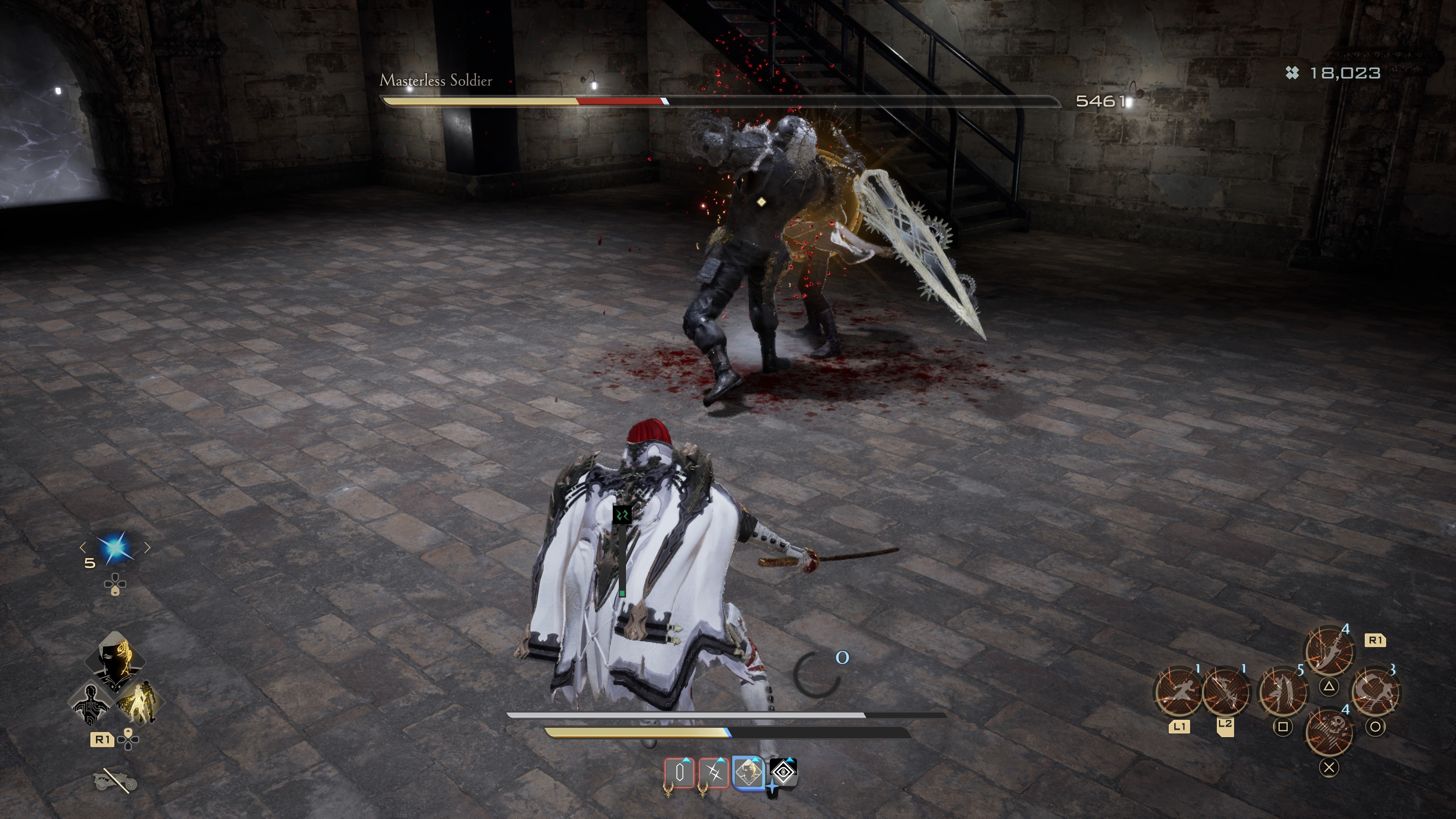
Task: Cycle to the next quick item
Action: point(147,546)
